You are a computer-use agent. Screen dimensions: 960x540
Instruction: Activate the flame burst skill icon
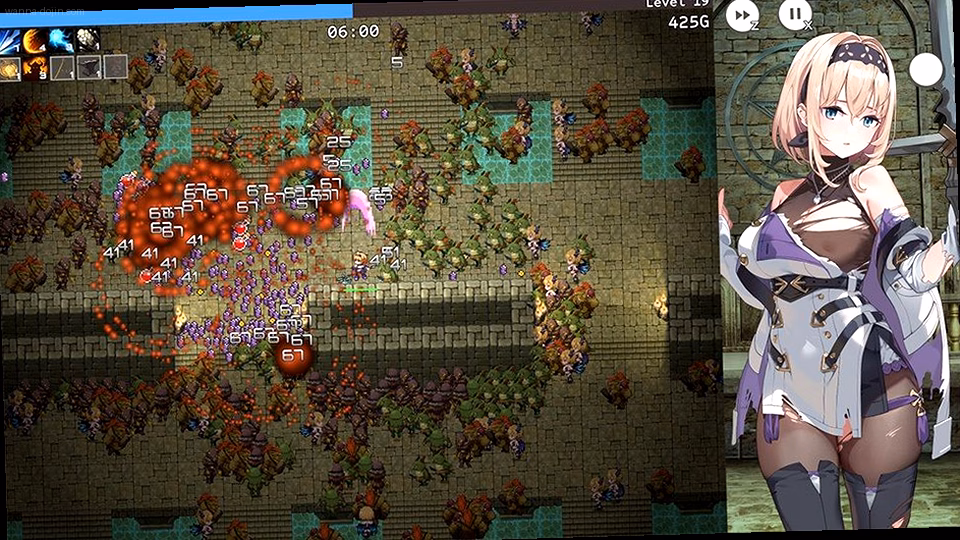click(37, 68)
